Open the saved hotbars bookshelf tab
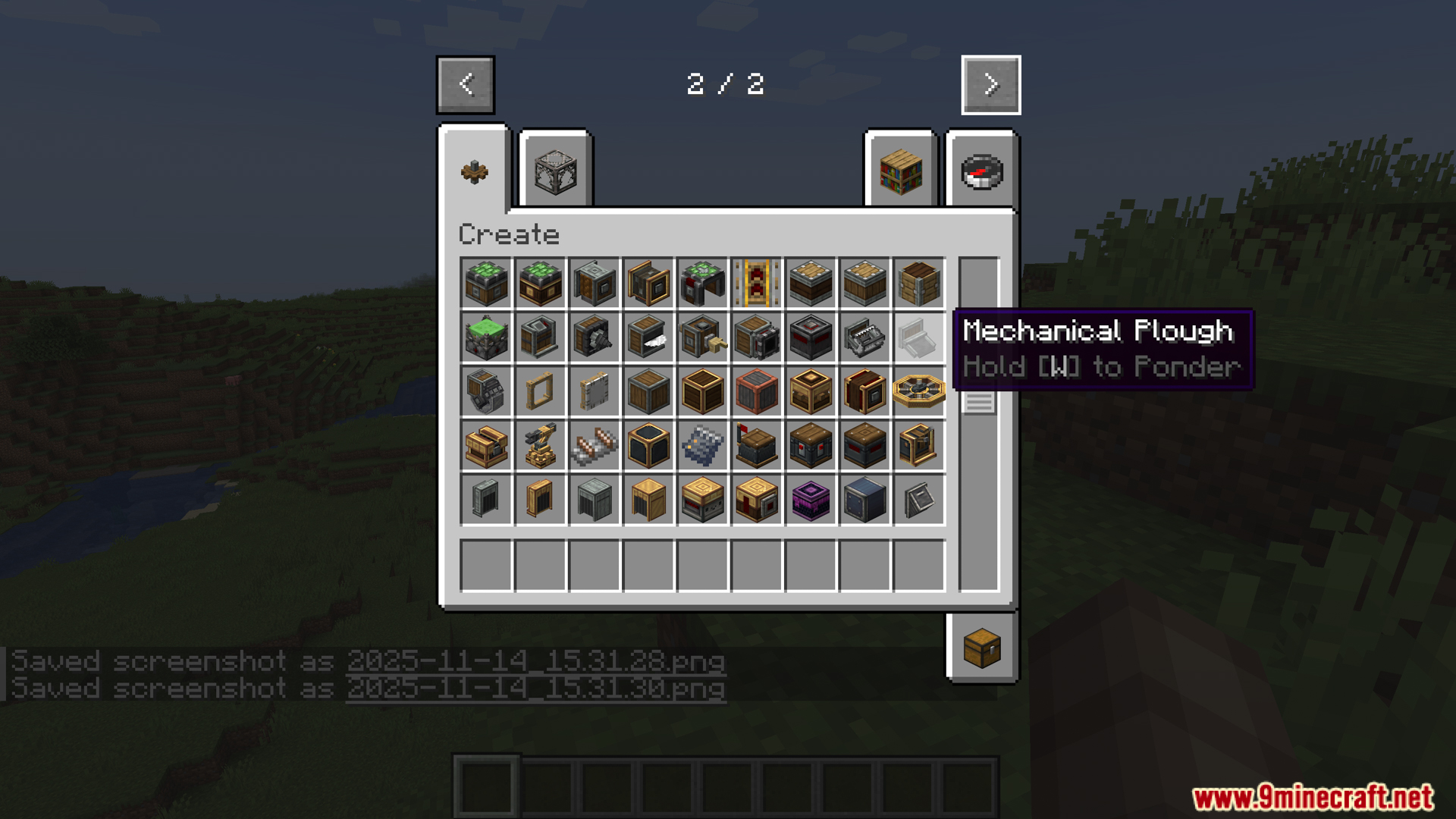1456x819 pixels. coord(901,171)
